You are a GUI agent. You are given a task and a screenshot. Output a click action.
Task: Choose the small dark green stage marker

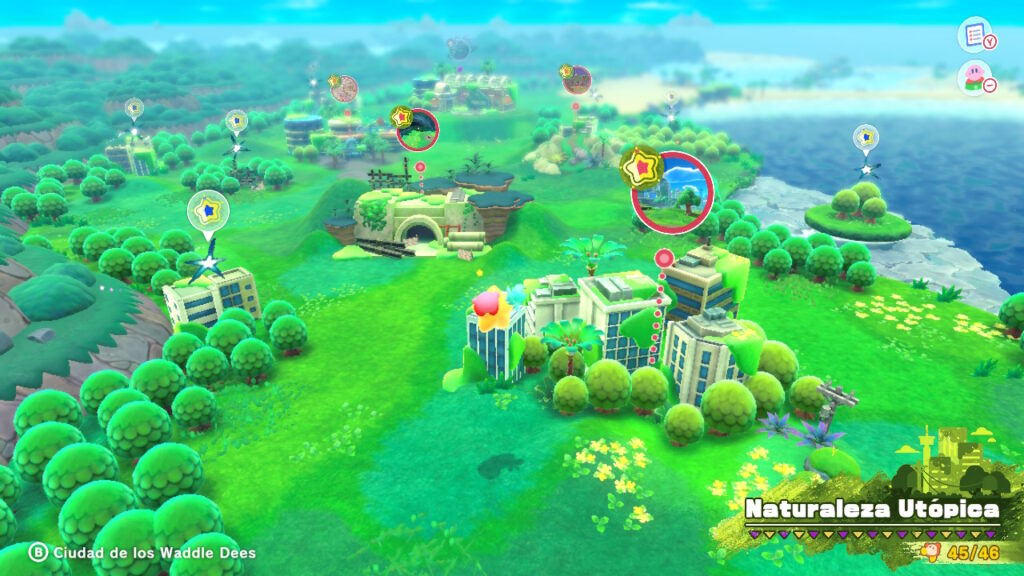pos(418,129)
